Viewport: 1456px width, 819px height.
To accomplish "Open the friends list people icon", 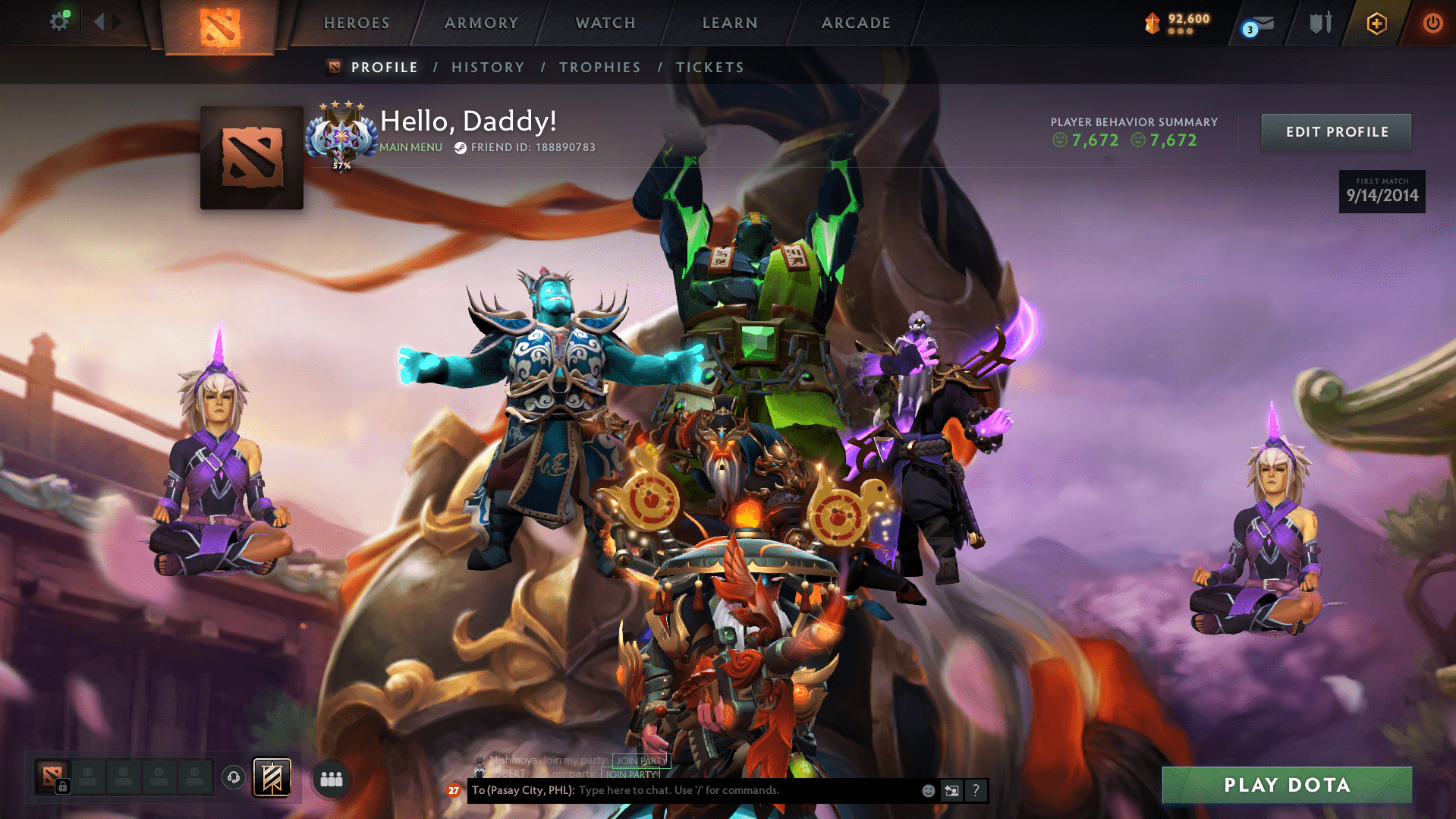I will 331,779.
